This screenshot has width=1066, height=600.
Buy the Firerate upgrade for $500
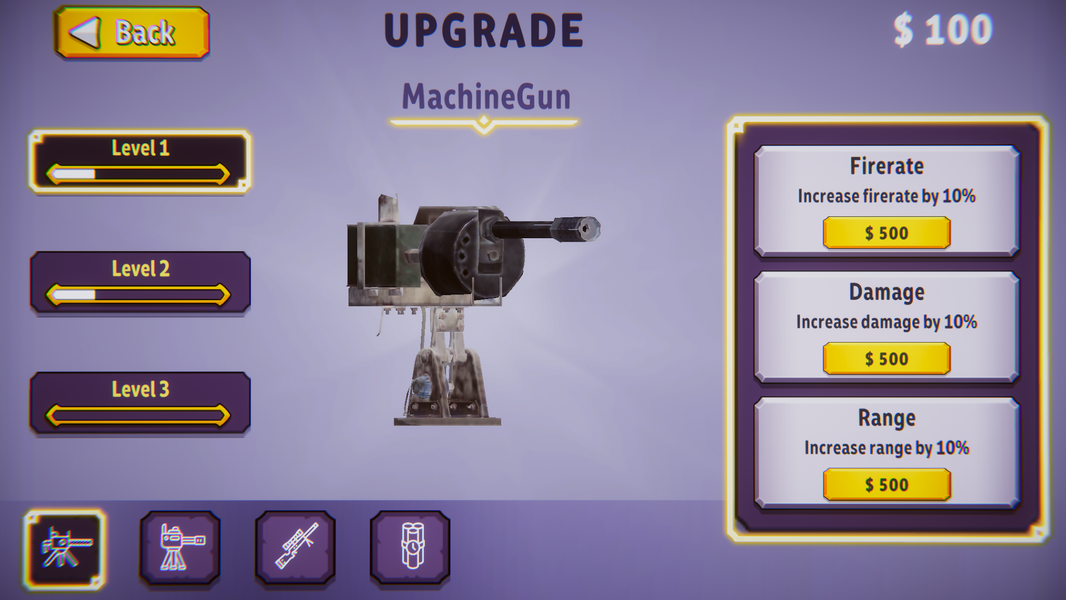(x=886, y=233)
